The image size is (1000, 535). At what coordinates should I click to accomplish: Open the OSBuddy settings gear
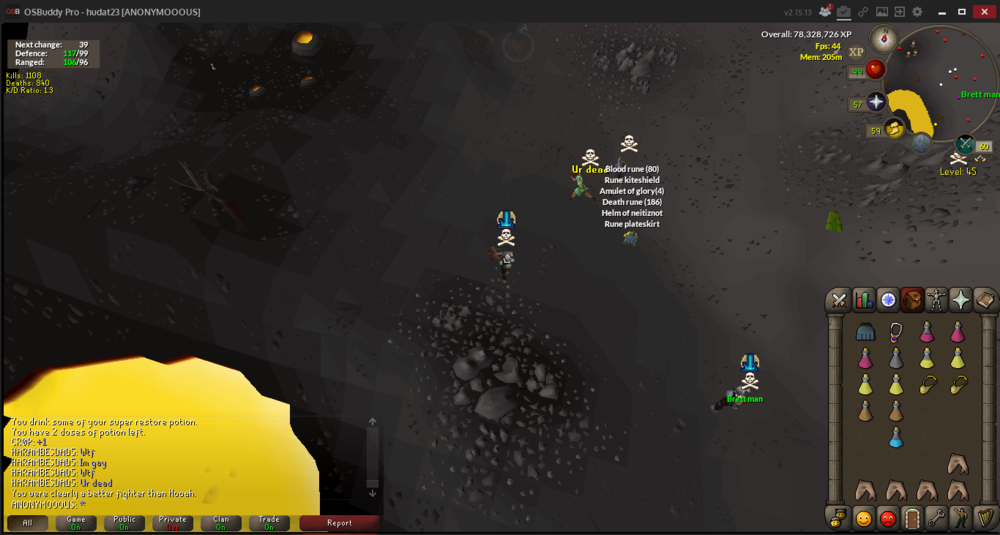[x=917, y=11]
